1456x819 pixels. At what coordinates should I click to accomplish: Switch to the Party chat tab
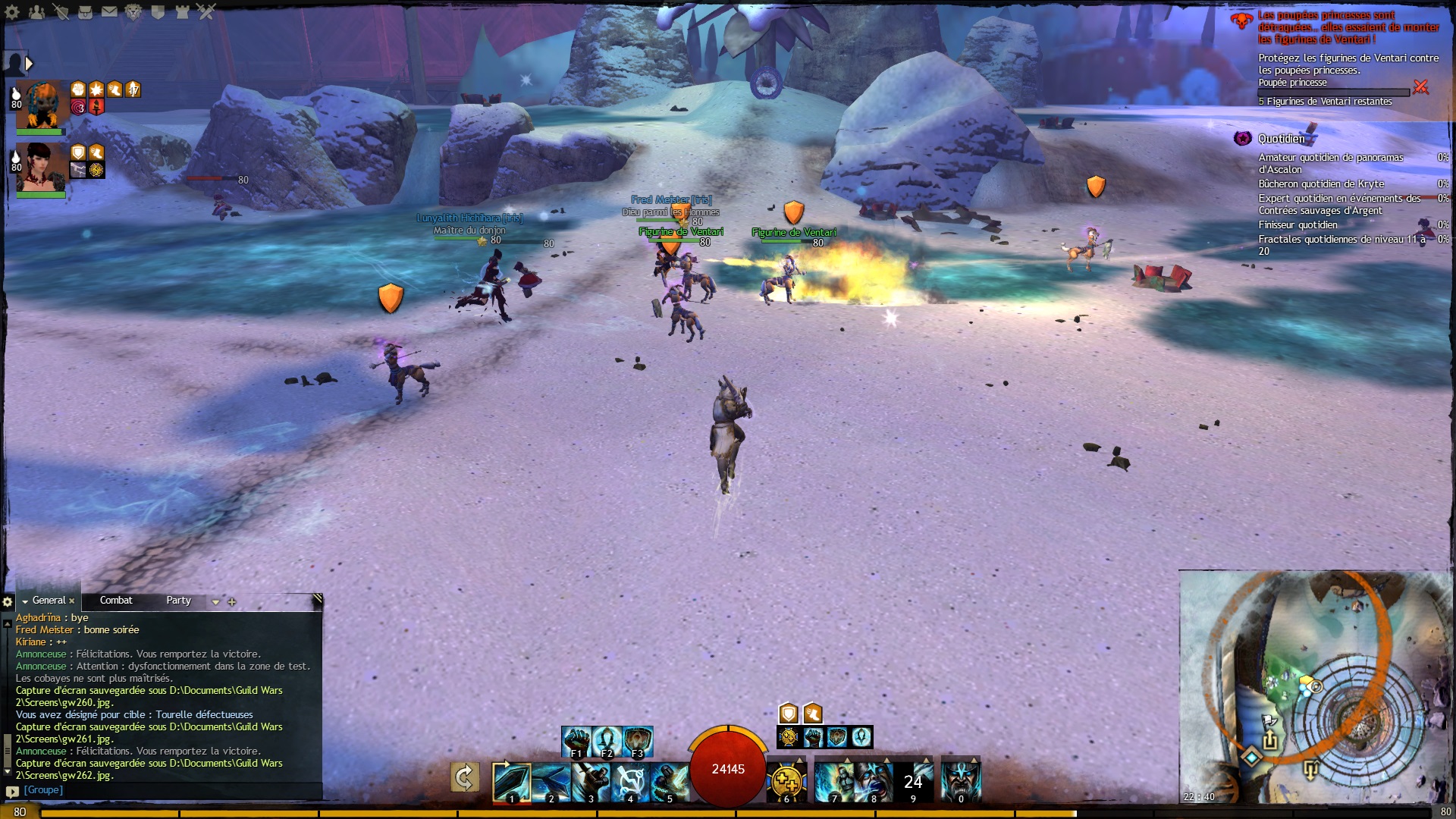coord(178,601)
